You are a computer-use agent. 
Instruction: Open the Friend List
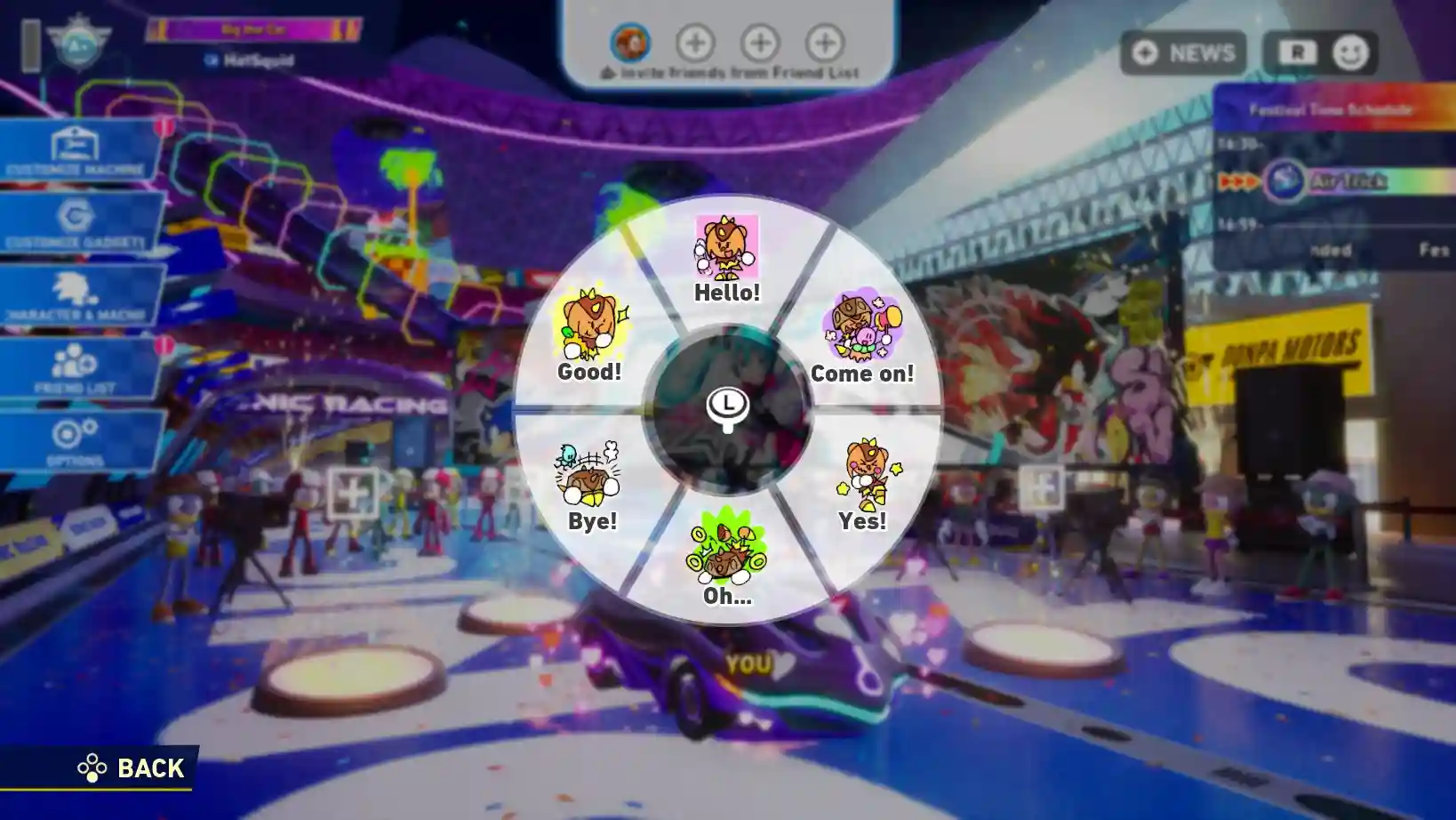click(x=78, y=368)
